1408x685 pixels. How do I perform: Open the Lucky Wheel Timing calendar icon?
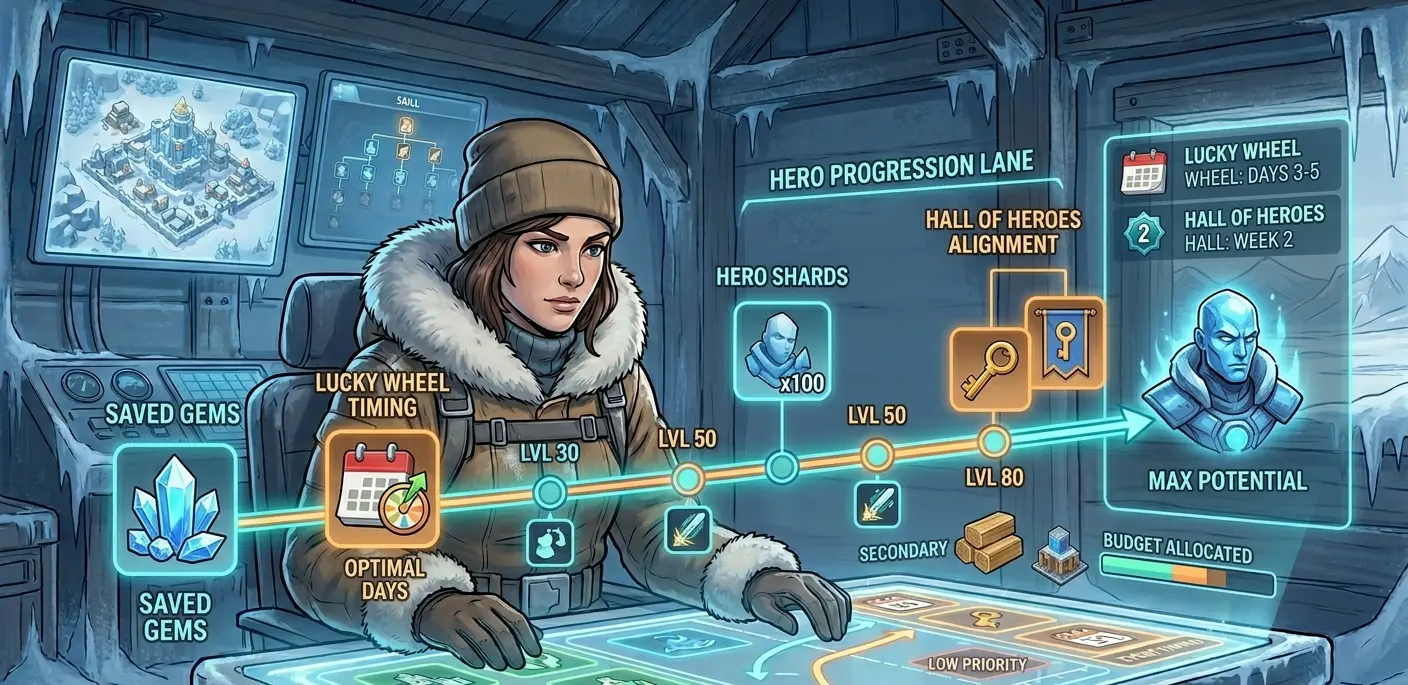pyautogui.click(x=383, y=488)
